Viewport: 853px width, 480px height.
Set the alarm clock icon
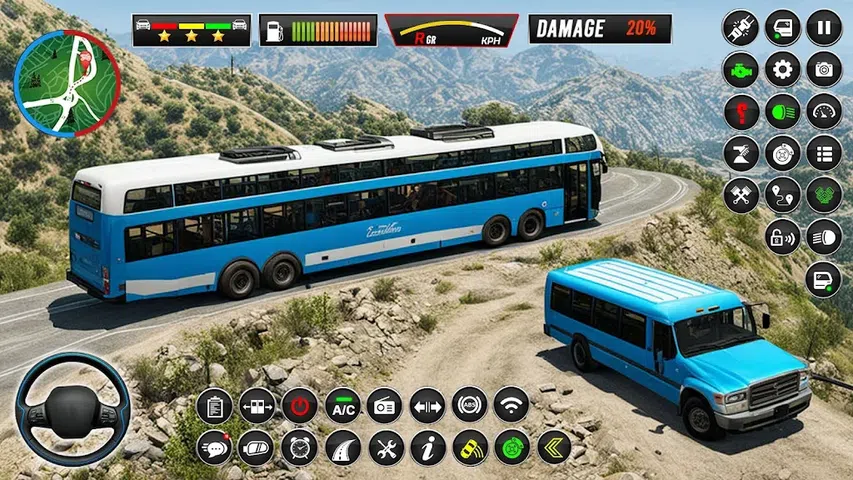point(299,447)
